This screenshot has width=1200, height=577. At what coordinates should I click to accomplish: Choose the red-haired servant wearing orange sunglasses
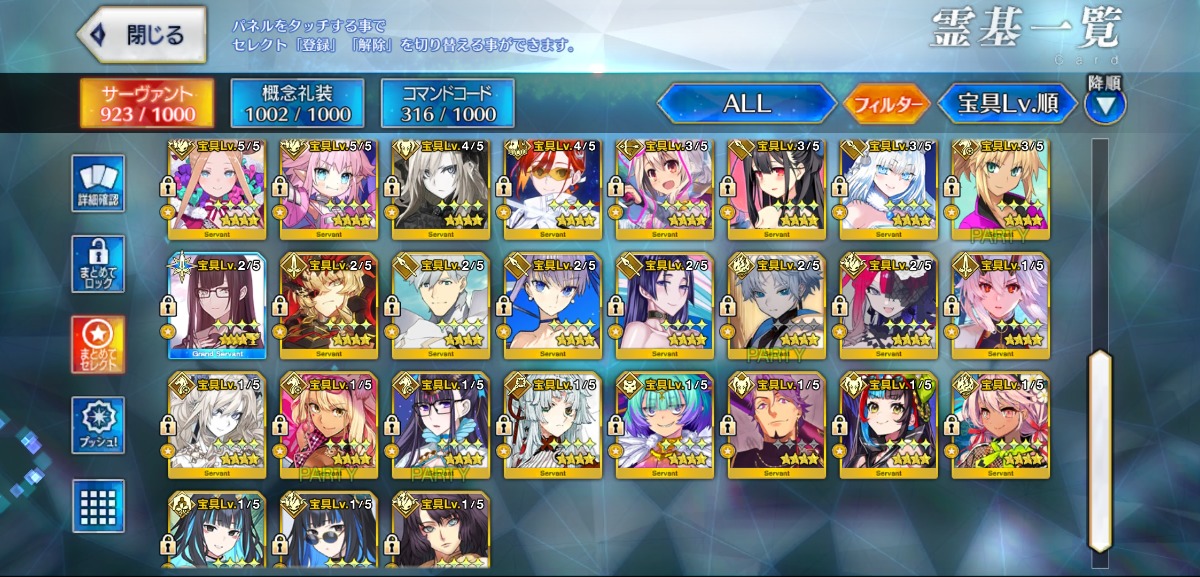click(x=553, y=190)
